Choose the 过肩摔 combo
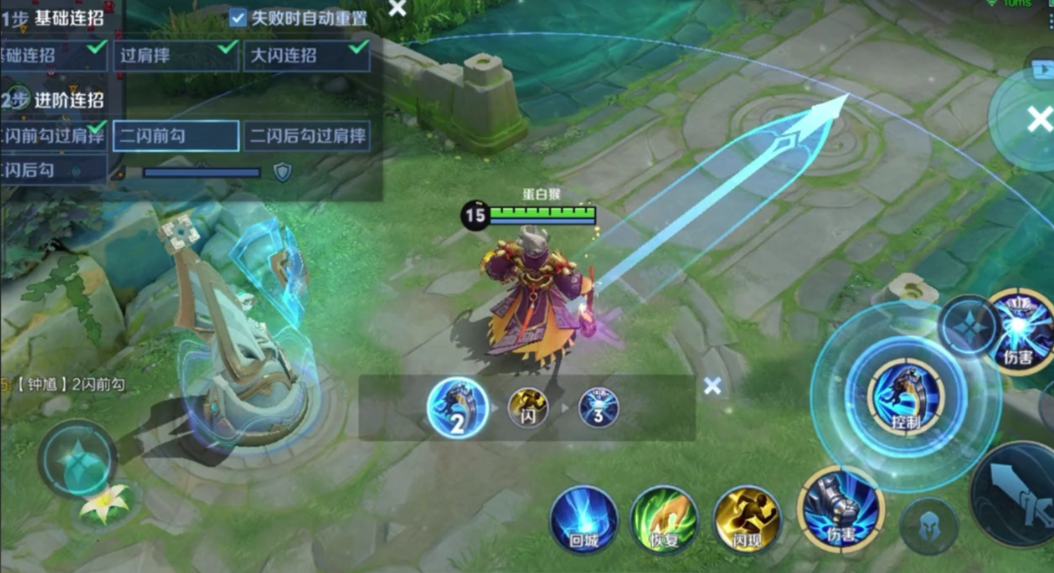Screen dimensions: 1054x573 (x=176, y=56)
